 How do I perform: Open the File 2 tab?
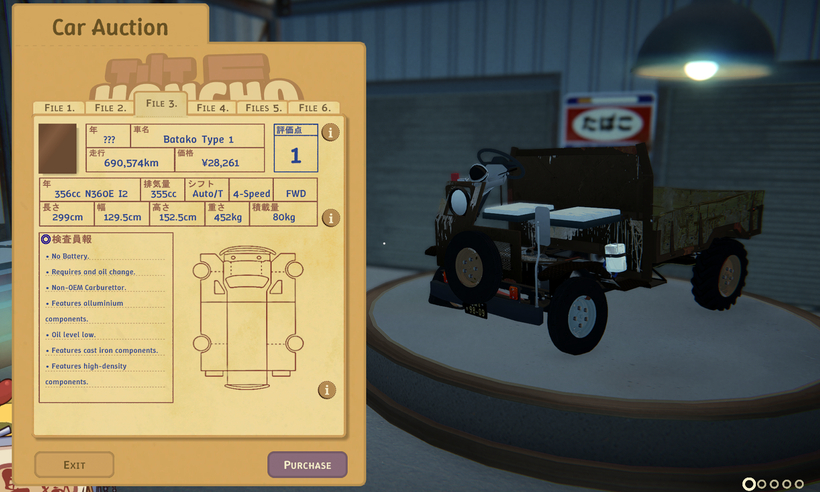tap(110, 108)
